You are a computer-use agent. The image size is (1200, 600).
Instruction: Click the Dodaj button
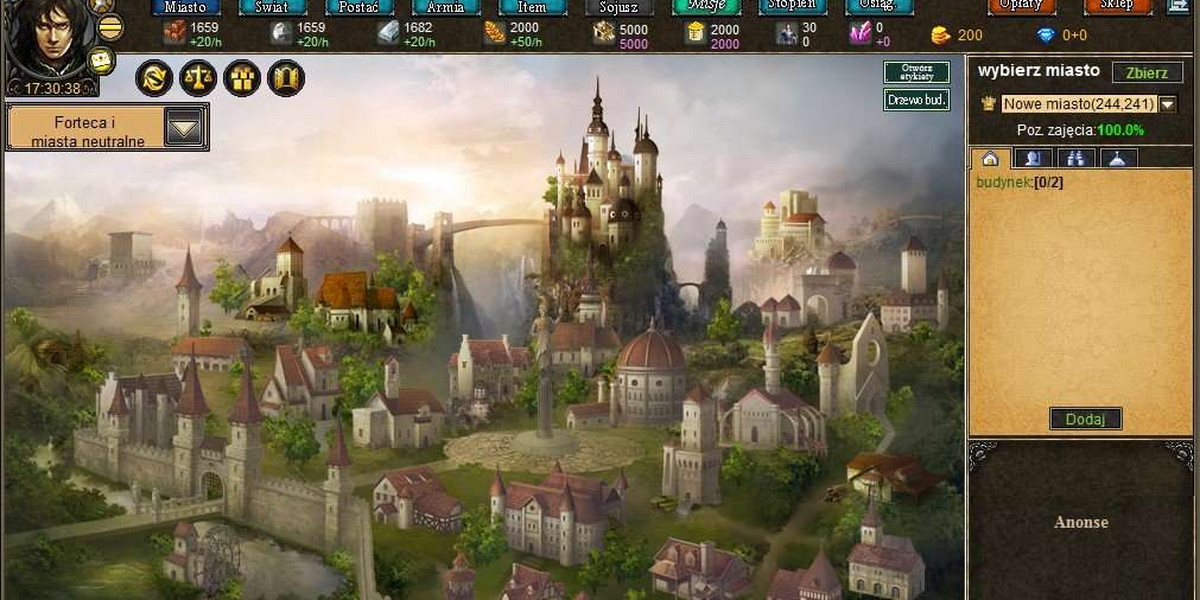[1085, 419]
